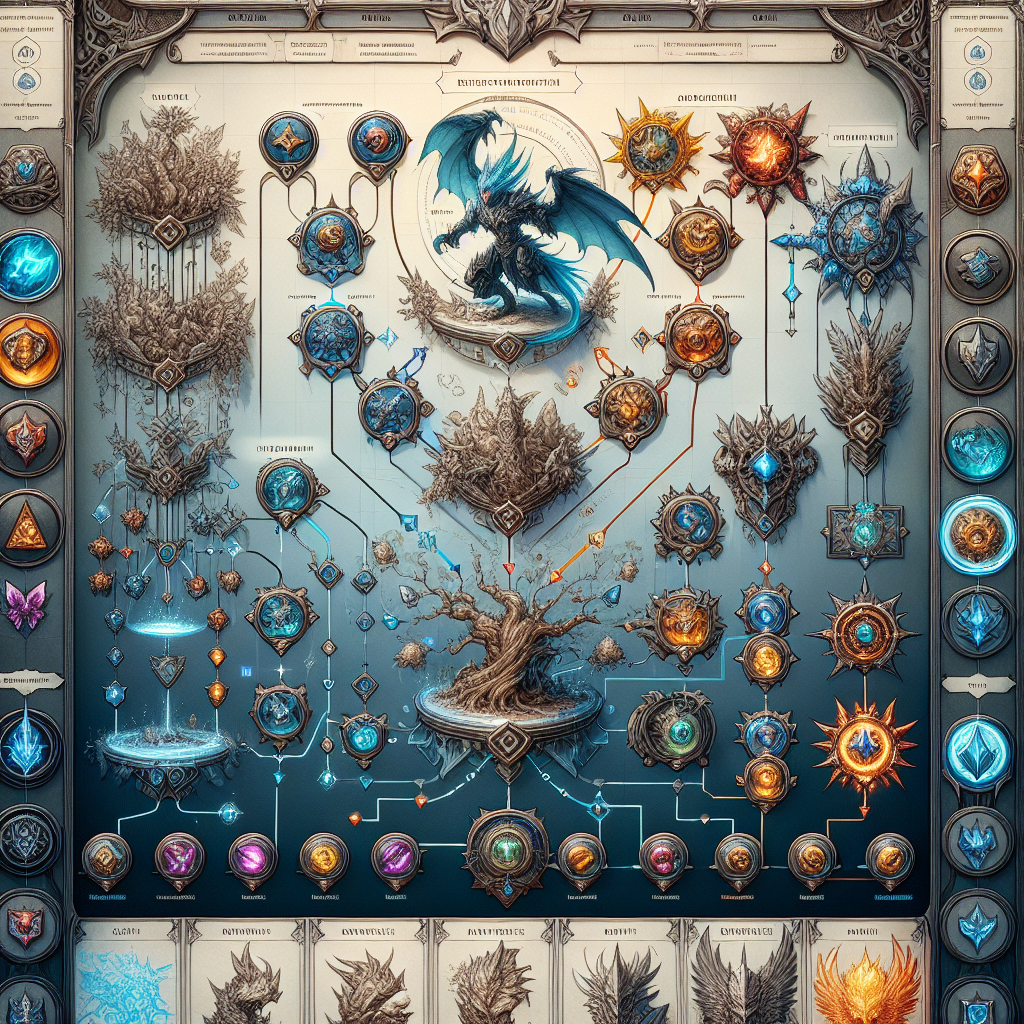This screenshot has height=1024, width=1024.
Task: Select the red crest sidebar icon
Action: point(27,435)
